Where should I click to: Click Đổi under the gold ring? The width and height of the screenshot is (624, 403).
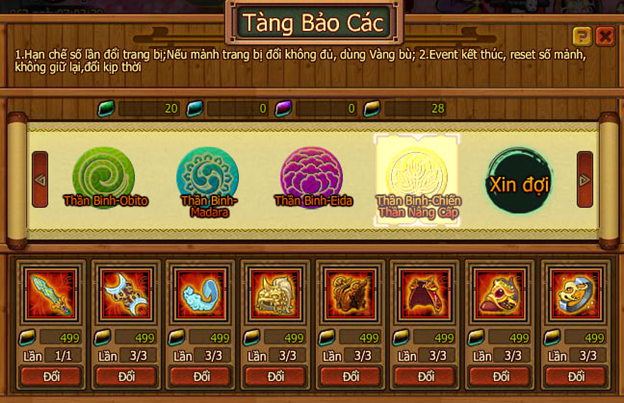pyautogui.click(x=576, y=377)
